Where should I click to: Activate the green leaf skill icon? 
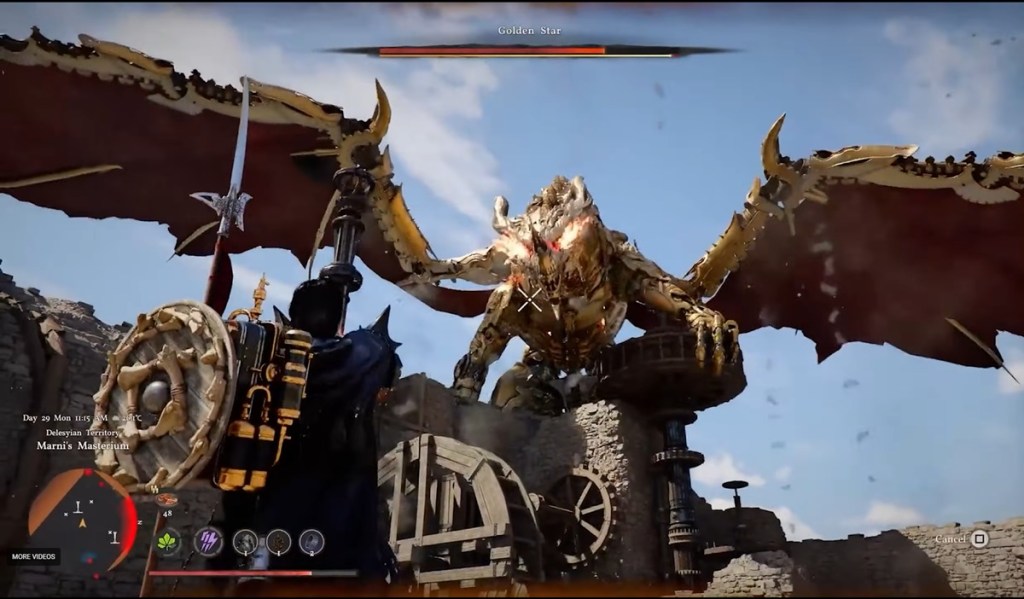167,542
